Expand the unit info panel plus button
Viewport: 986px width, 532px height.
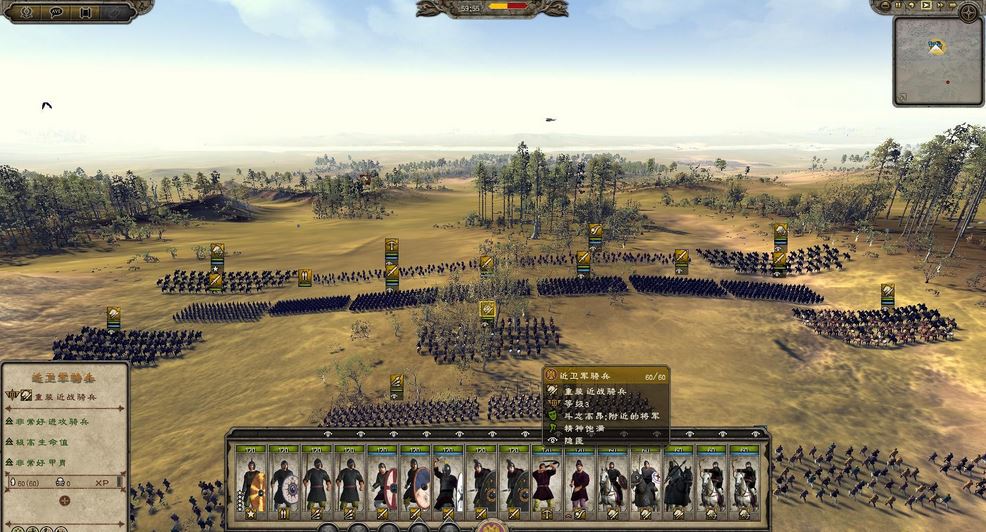64,500
